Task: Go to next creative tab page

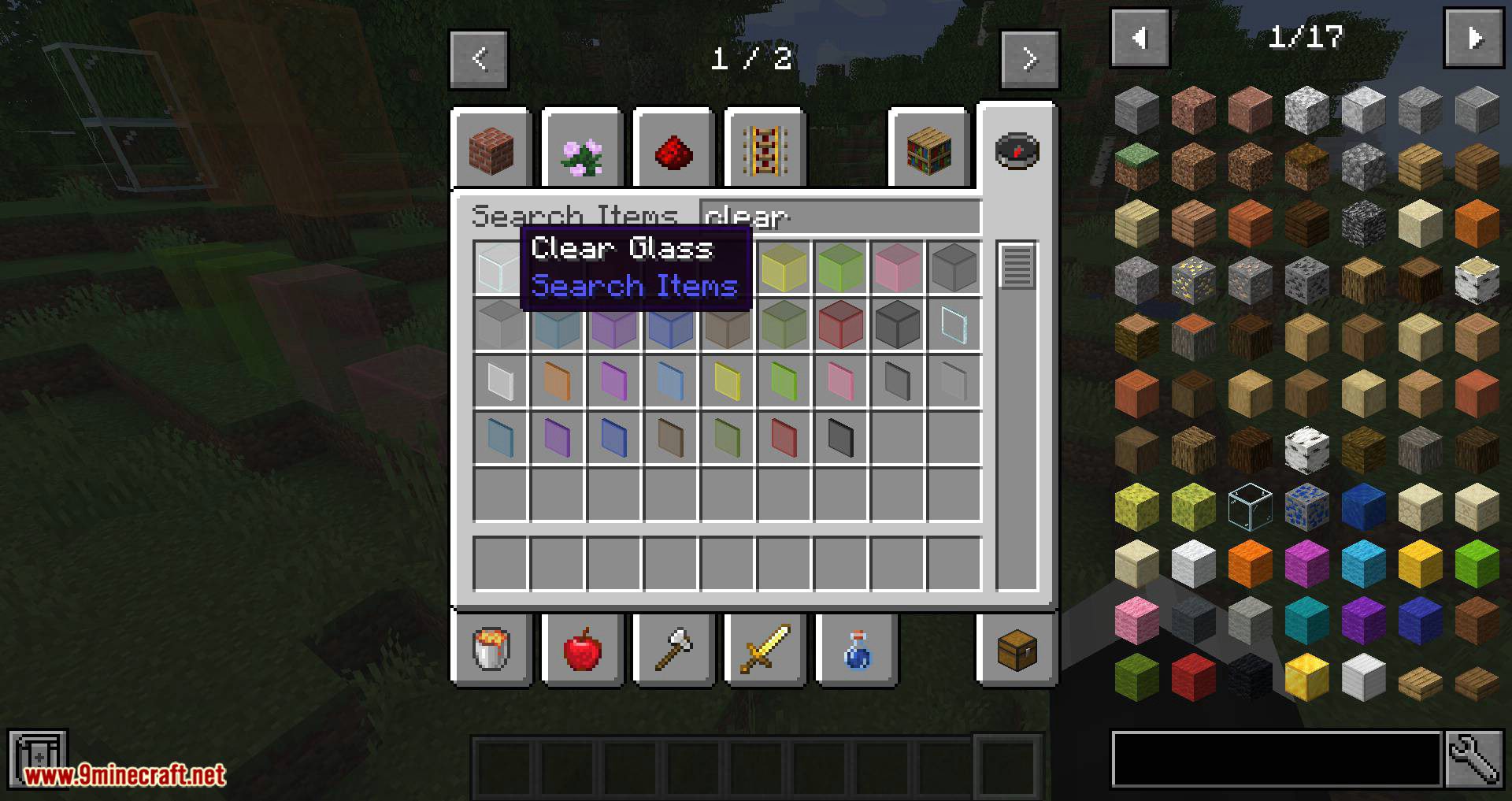Action: [1029, 59]
